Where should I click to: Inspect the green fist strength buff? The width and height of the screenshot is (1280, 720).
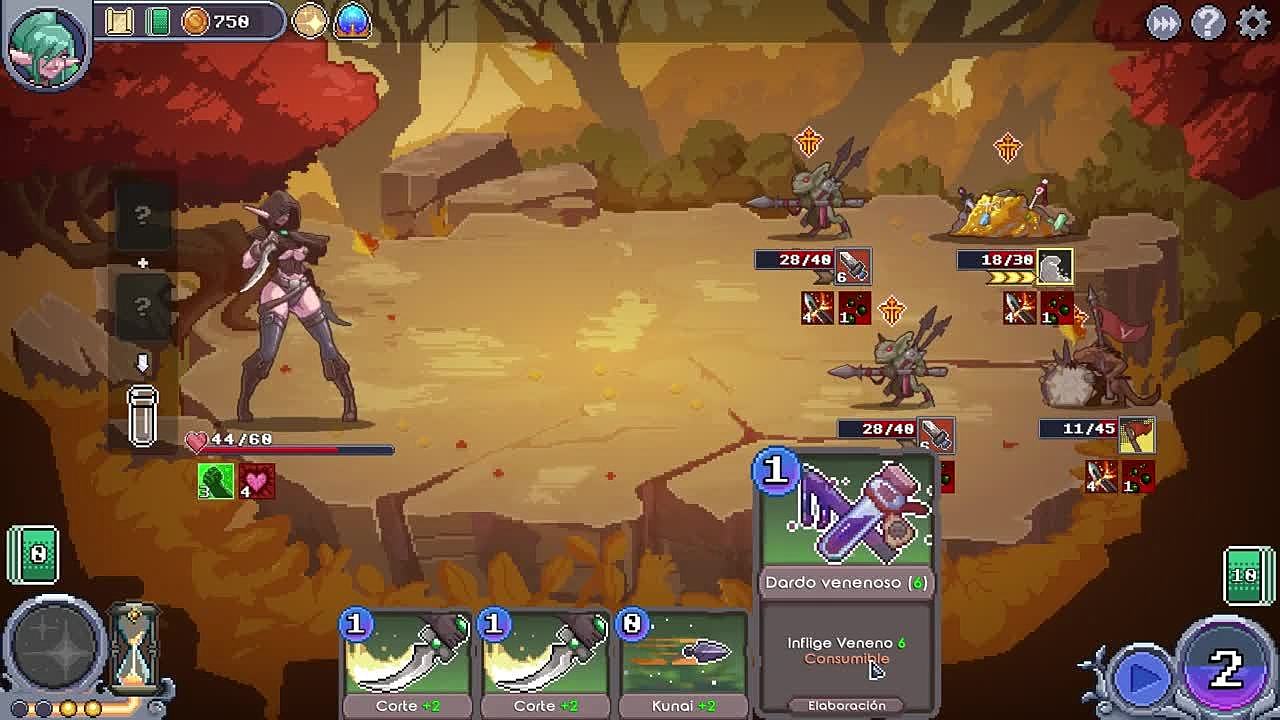[215, 481]
